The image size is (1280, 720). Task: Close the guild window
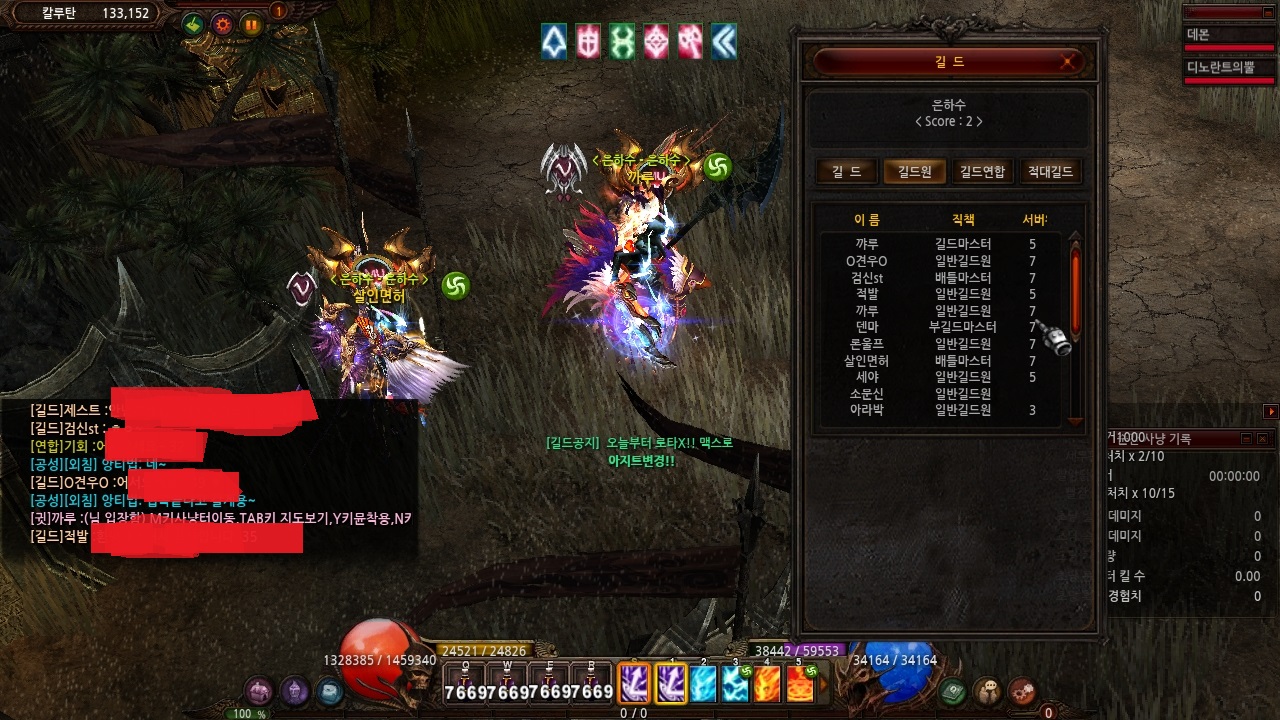[x=1069, y=62]
